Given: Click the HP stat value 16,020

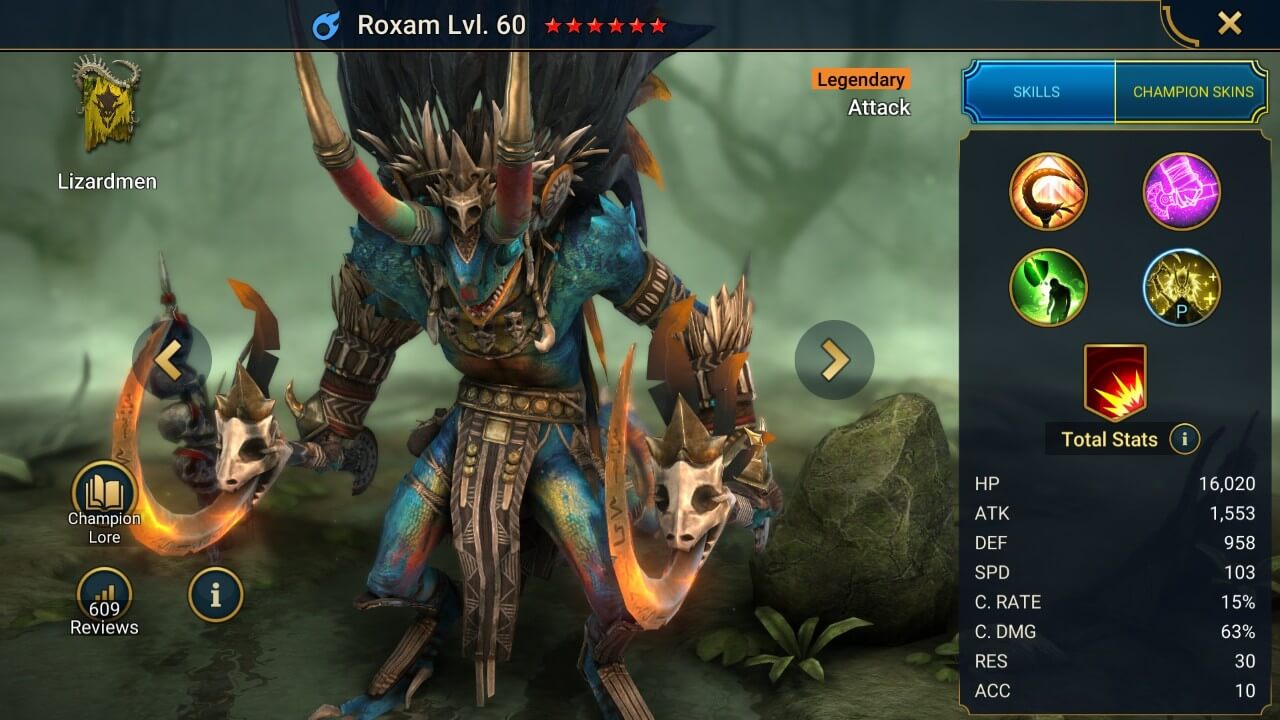Looking at the screenshot, I should click(x=1230, y=483).
